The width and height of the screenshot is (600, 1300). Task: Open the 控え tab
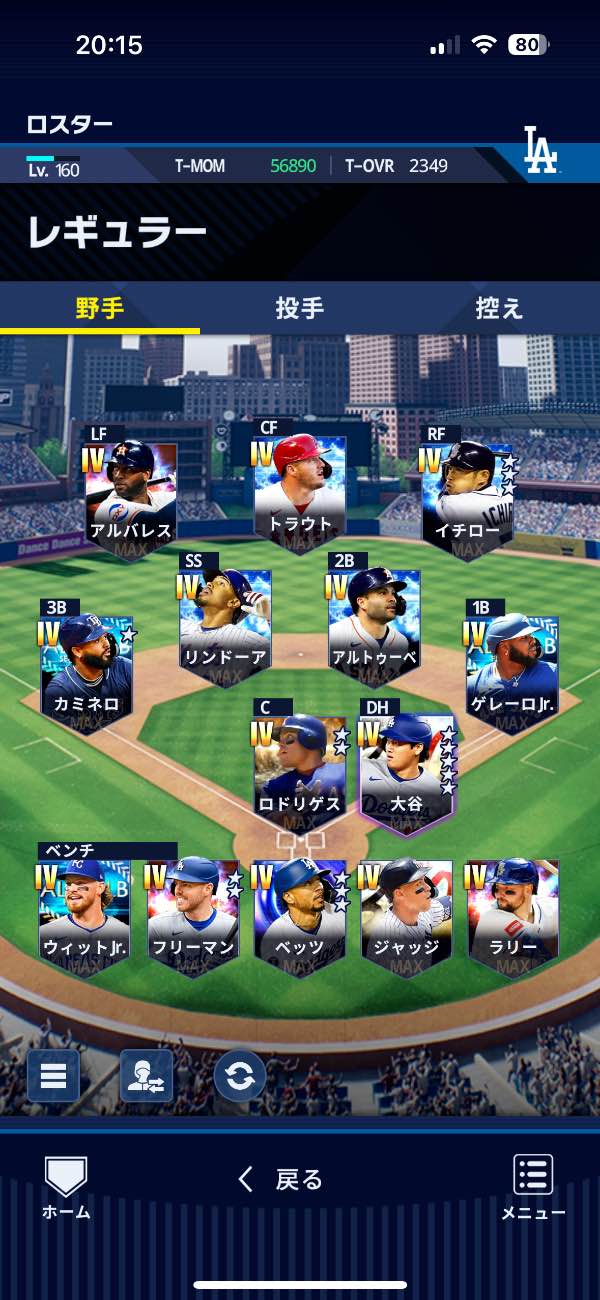(x=499, y=308)
